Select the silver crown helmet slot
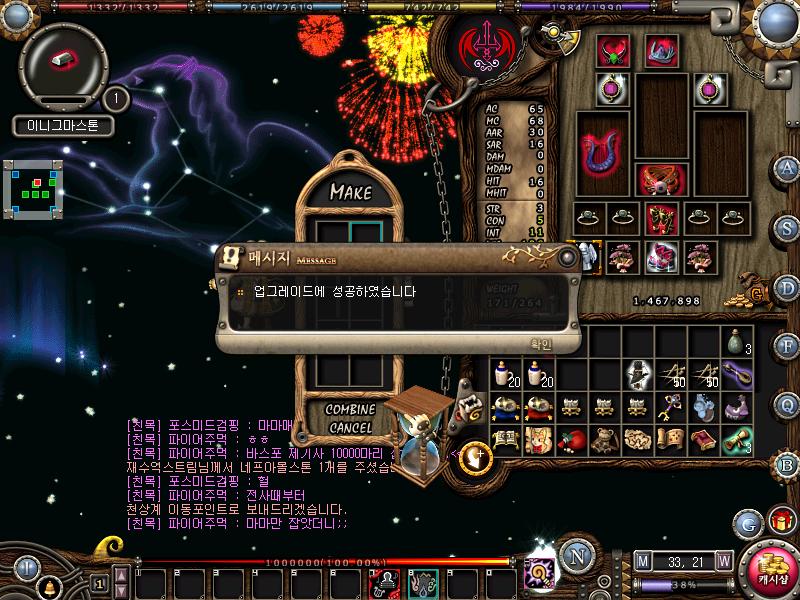The height and width of the screenshot is (600, 800). pos(659,52)
